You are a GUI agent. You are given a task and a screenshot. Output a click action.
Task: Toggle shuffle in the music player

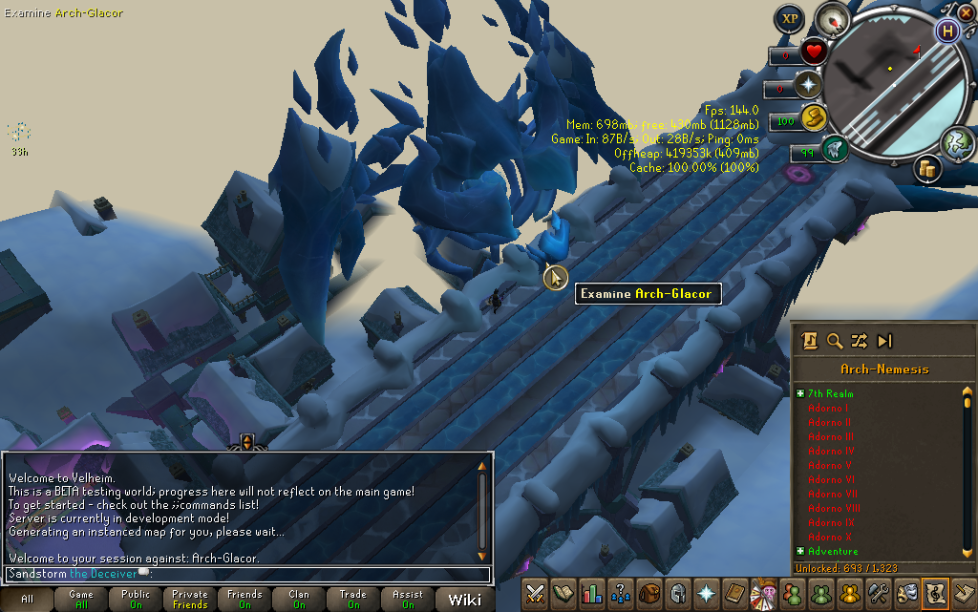[x=859, y=341]
